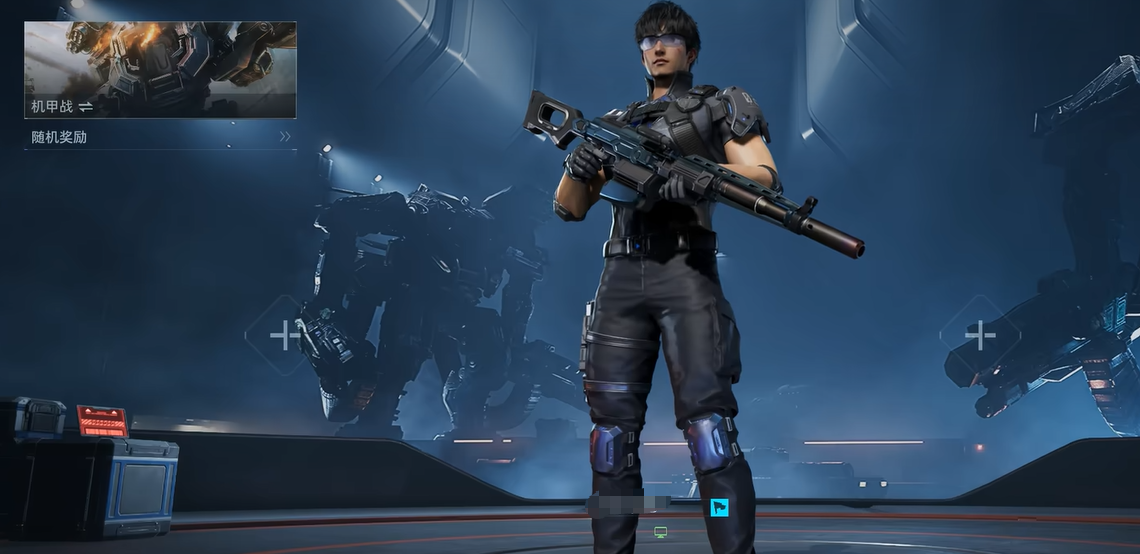Add a teammate via the left plus slot

pyautogui.click(x=284, y=335)
